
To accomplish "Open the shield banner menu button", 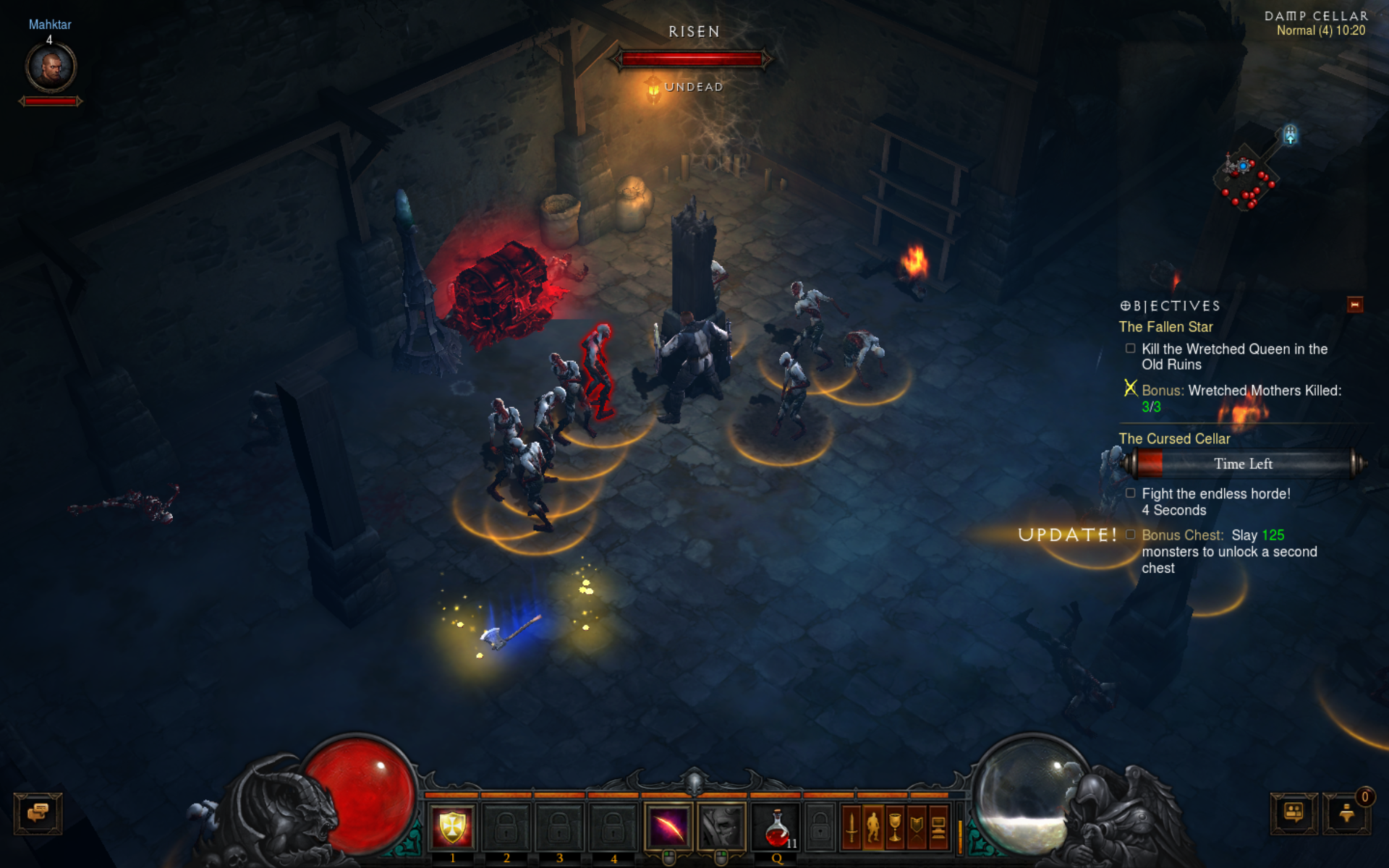I will (917, 827).
